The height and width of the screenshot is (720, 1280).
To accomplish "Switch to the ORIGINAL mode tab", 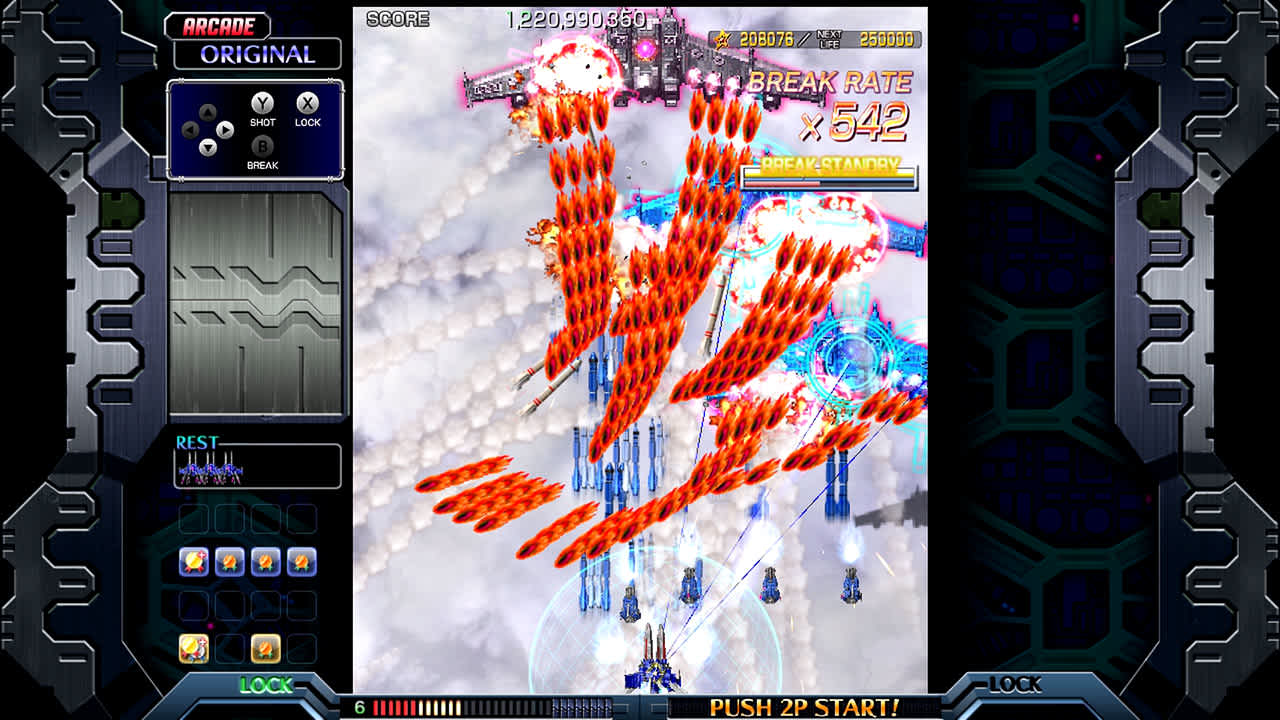I will point(258,55).
